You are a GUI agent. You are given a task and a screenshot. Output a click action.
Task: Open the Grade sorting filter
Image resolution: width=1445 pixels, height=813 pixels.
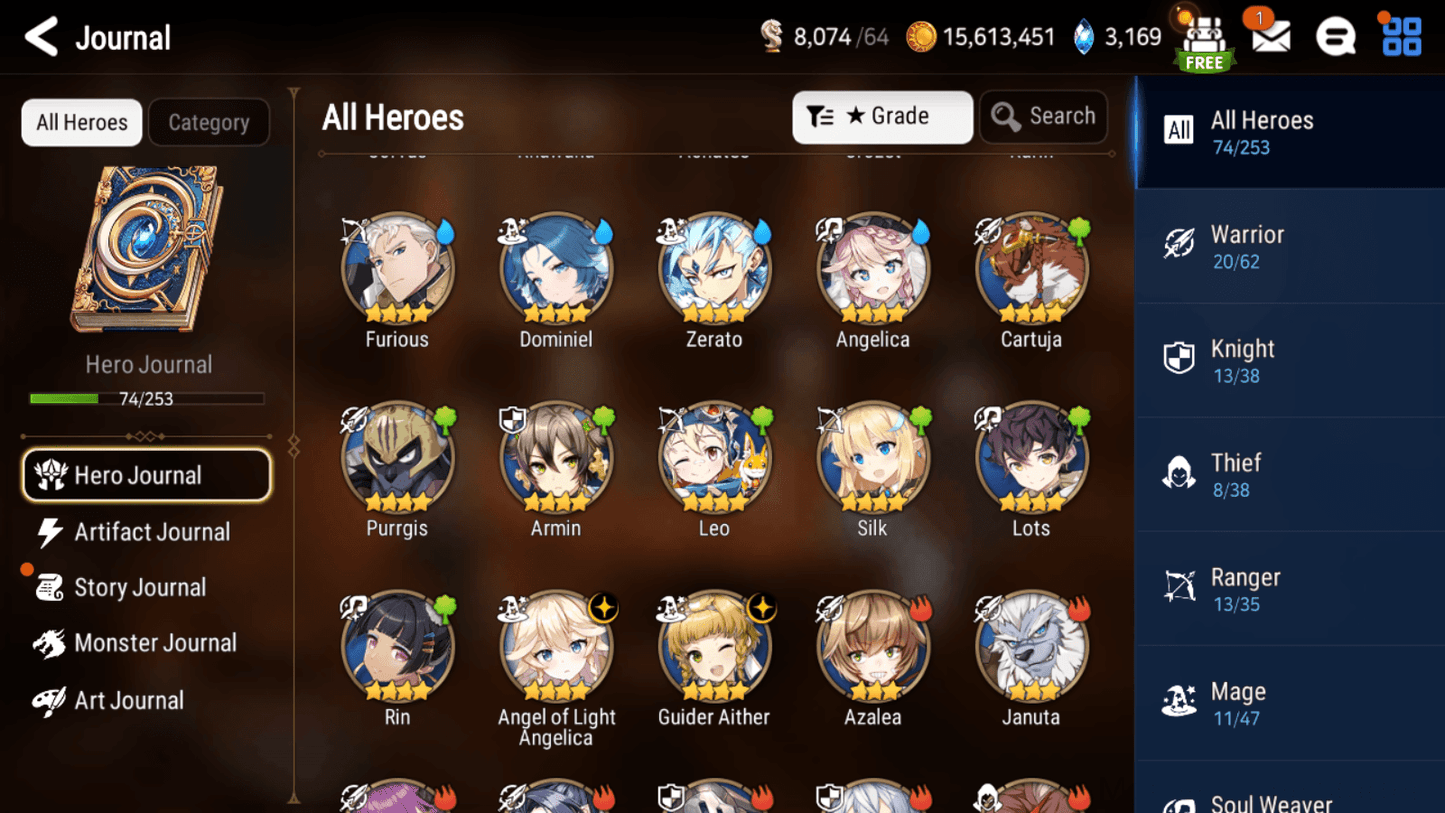click(882, 116)
